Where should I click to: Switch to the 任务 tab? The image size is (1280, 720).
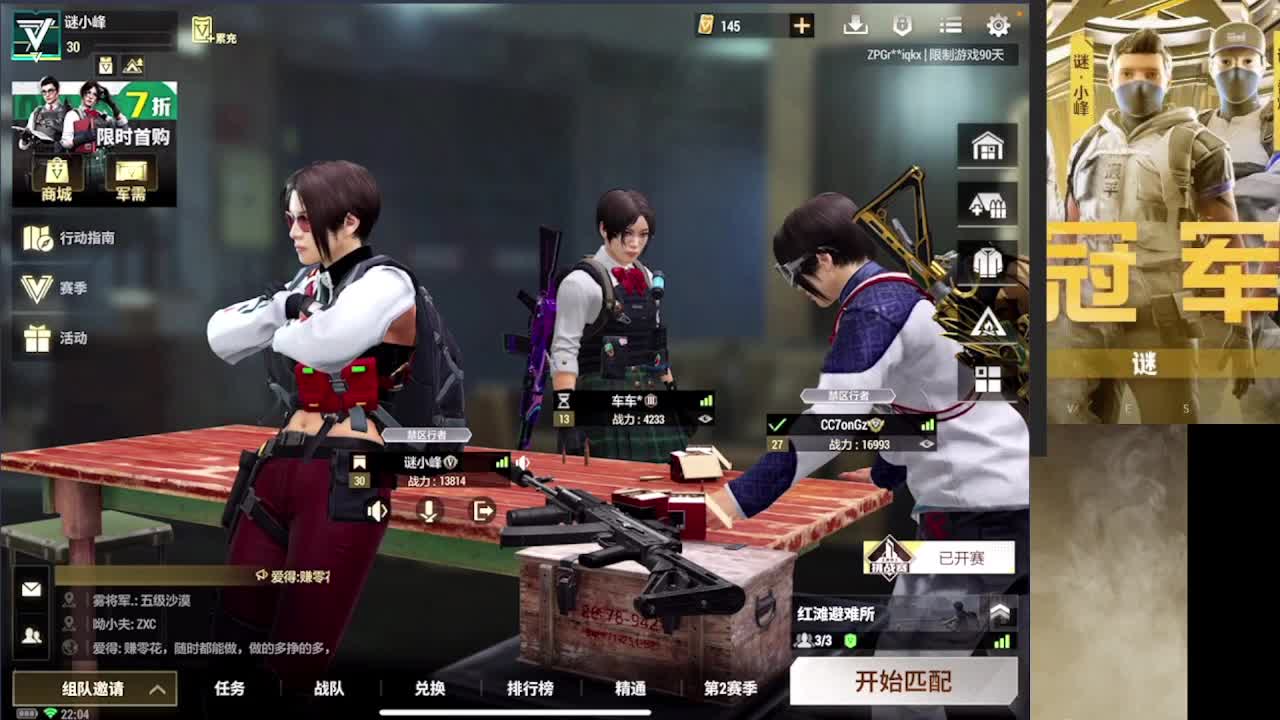point(228,688)
